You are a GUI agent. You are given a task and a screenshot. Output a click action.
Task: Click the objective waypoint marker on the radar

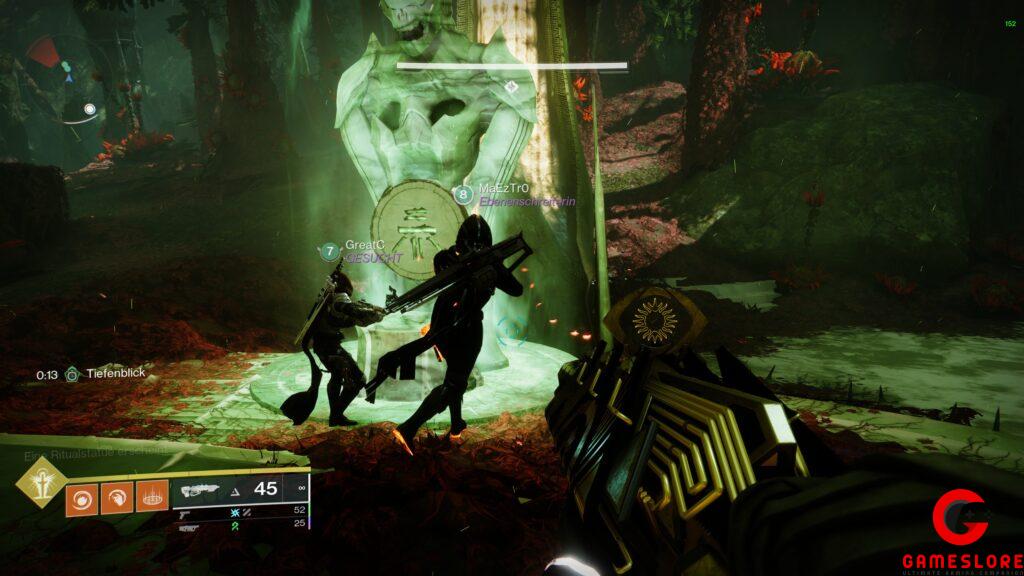click(x=90, y=109)
